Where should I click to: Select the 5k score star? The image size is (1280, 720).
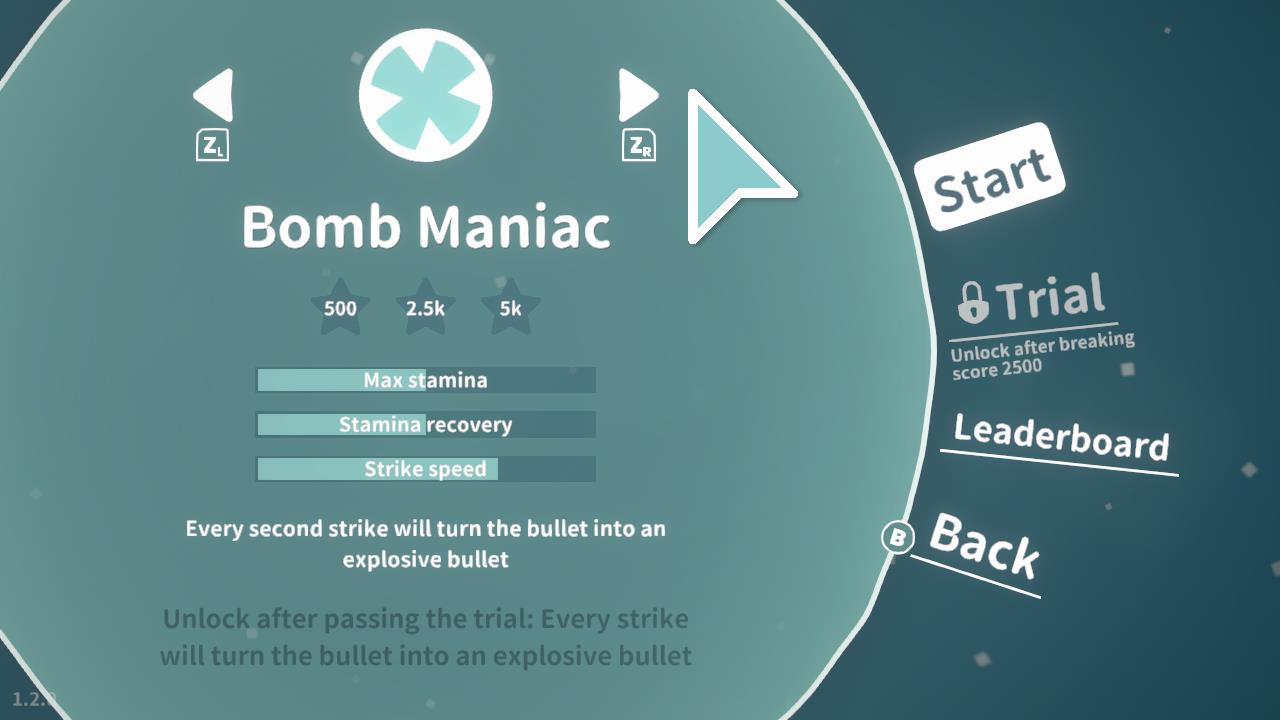pyautogui.click(x=510, y=307)
